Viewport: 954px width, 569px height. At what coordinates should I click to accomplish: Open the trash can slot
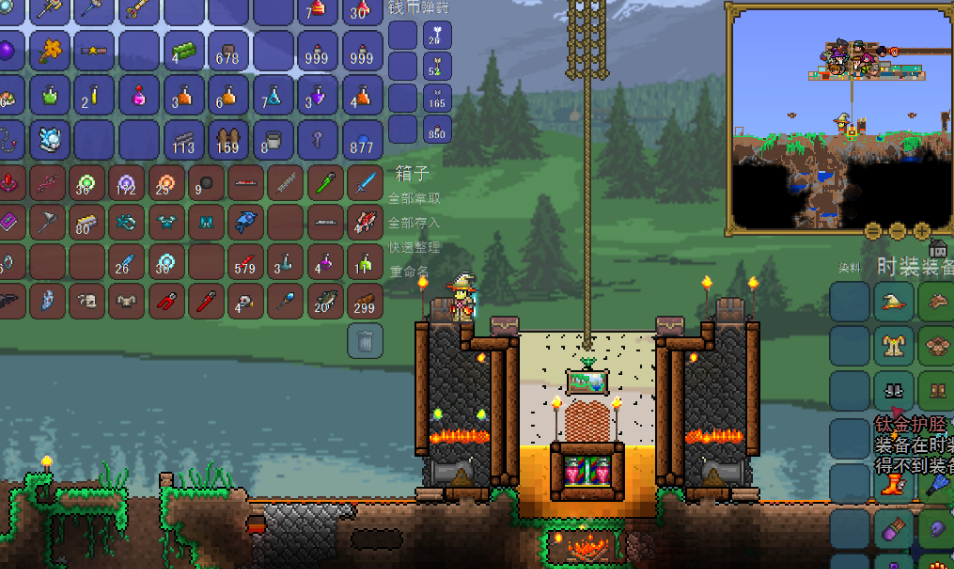click(x=365, y=341)
